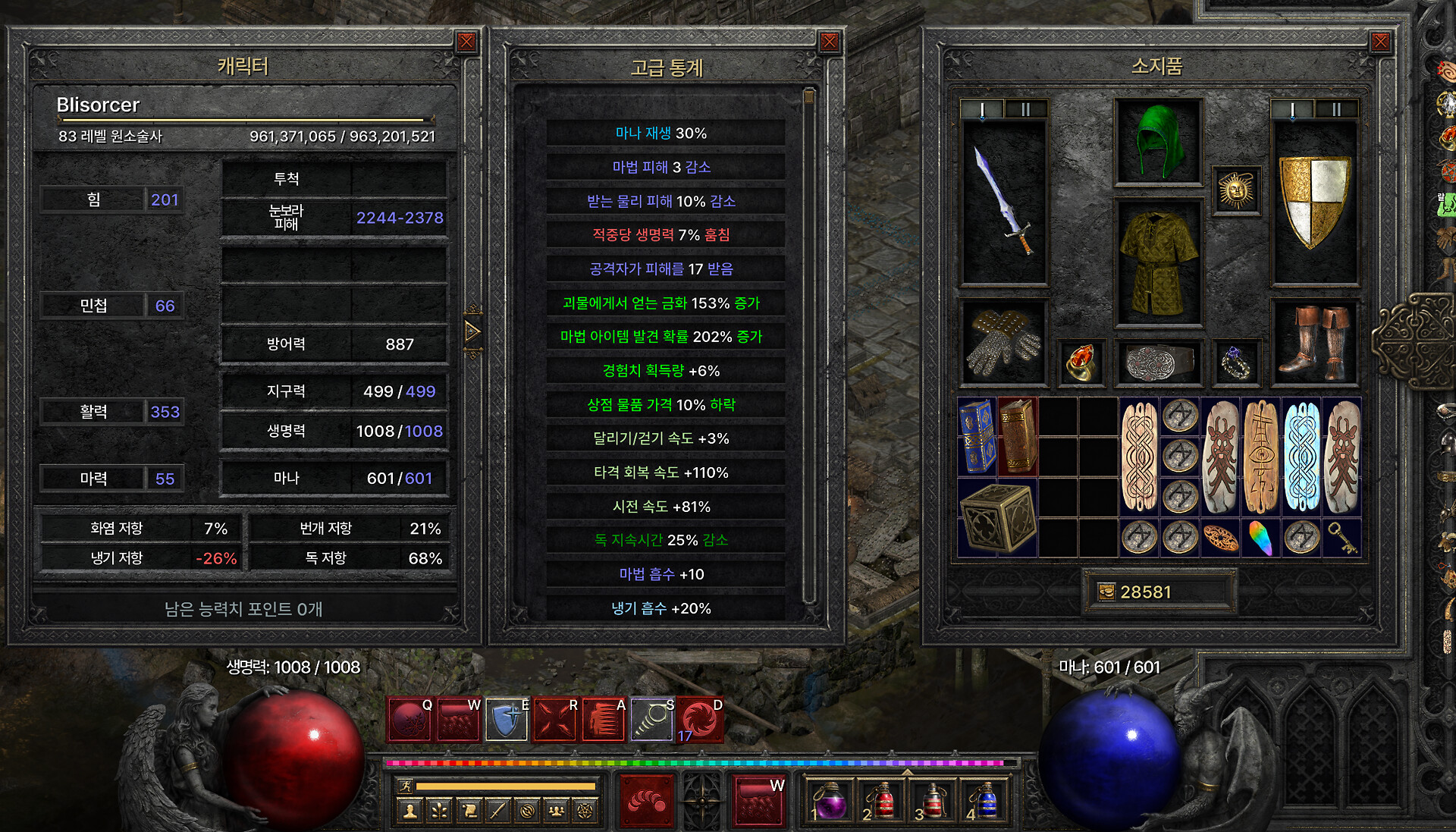This screenshot has width=1456, height=832.
Task: Select the equipped belt
Action: tap(1157, 363)
